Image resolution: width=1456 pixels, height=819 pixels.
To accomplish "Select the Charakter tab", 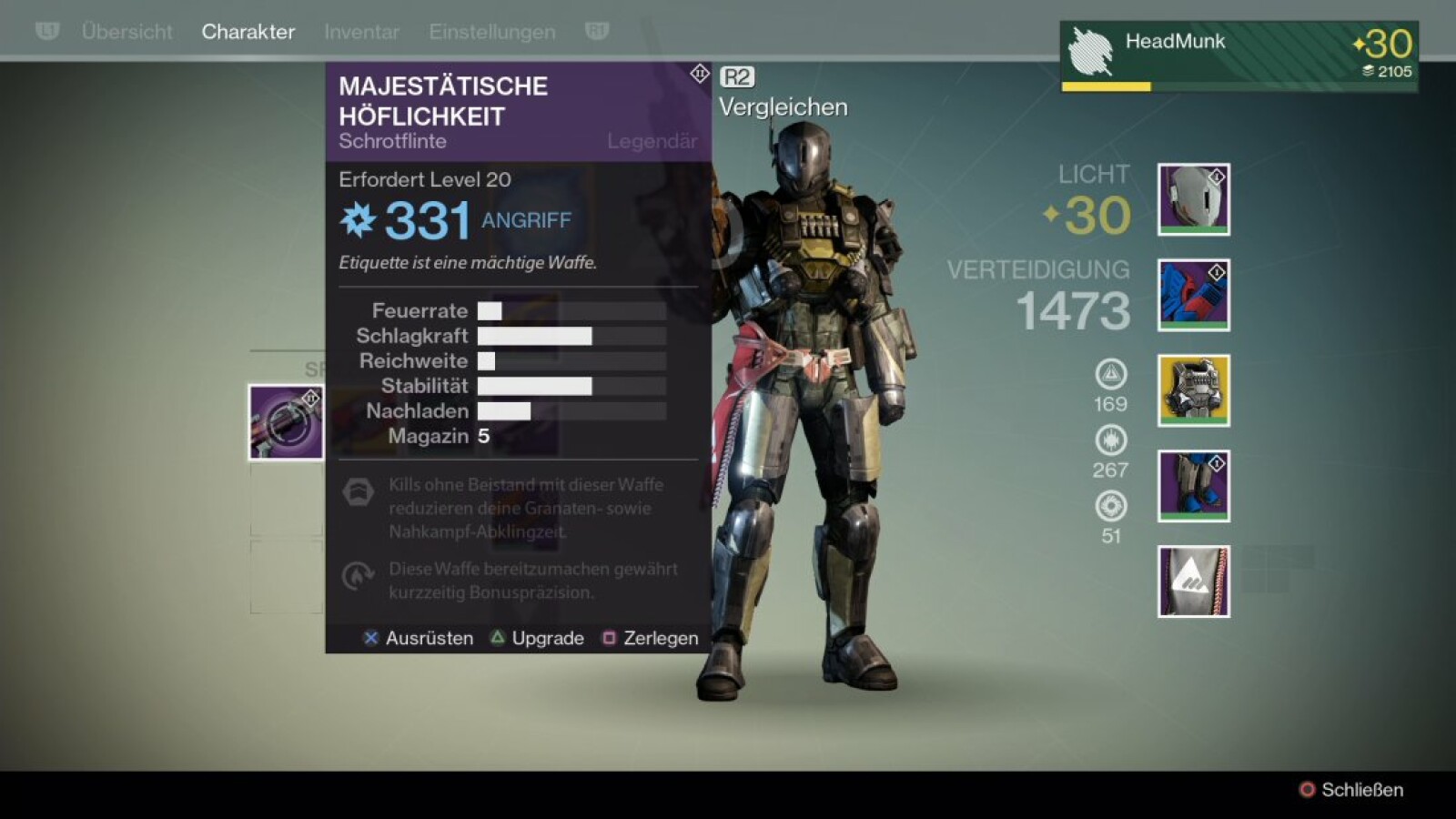I will (248, 32).
